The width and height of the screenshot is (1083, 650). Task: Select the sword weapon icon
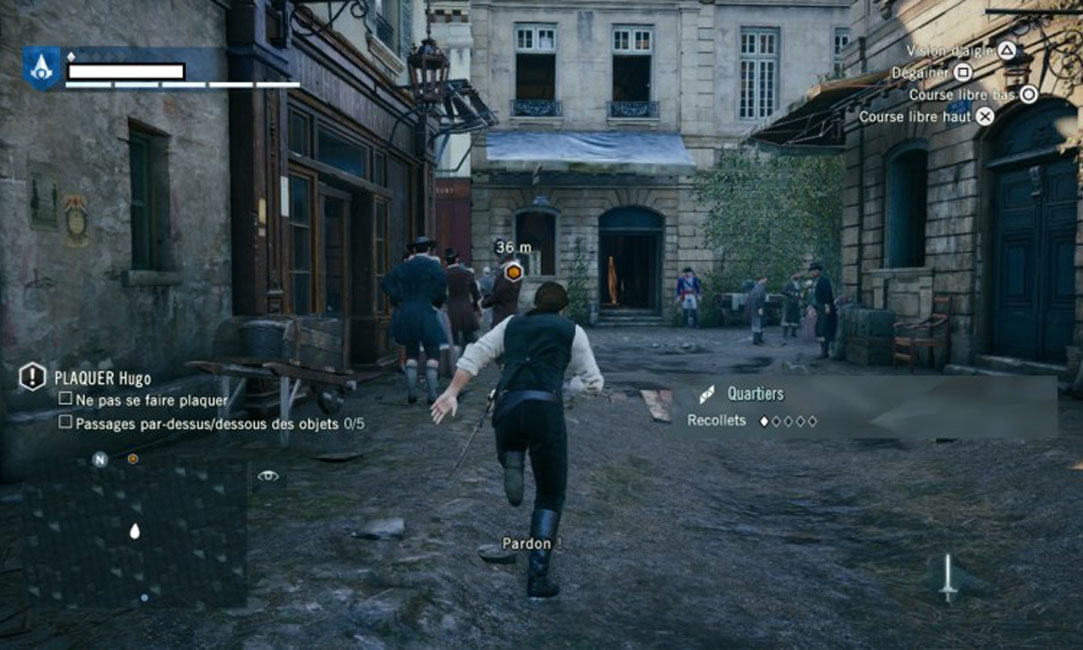point(947,577)
